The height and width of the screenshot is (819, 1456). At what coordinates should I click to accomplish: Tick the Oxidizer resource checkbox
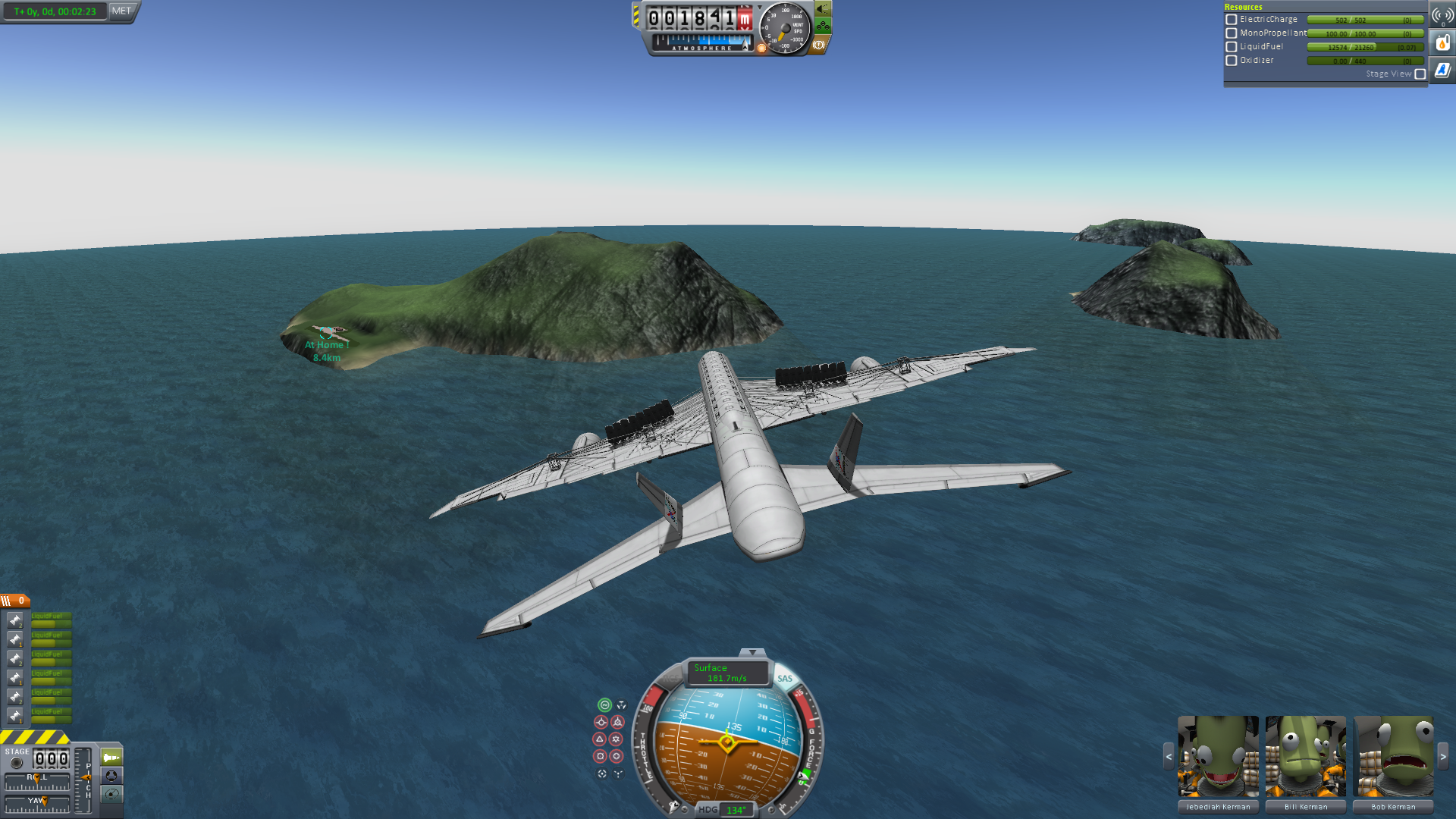(x=1232, y=61)
